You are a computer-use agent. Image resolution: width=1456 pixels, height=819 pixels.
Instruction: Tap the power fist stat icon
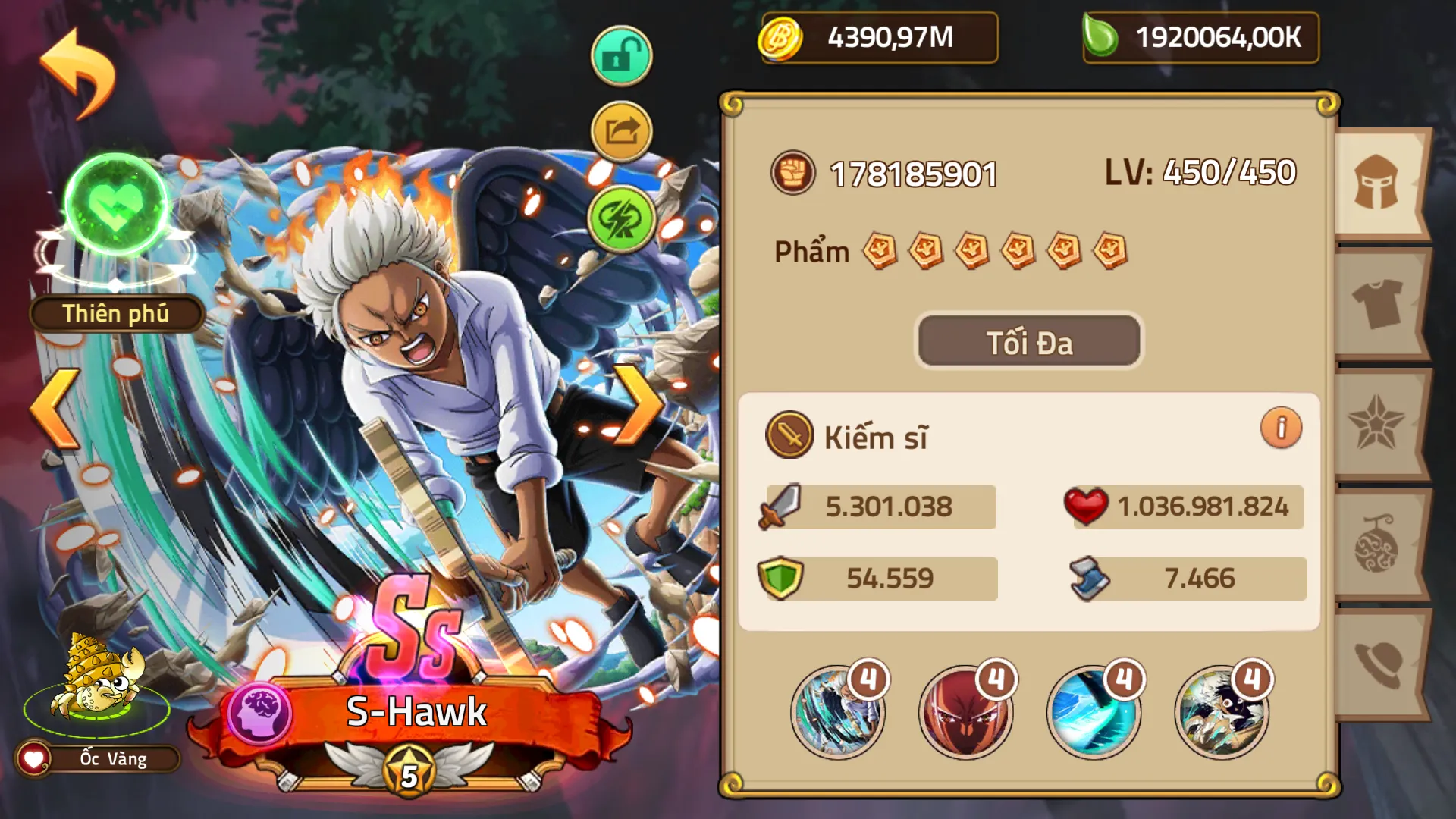coord(793,173)
